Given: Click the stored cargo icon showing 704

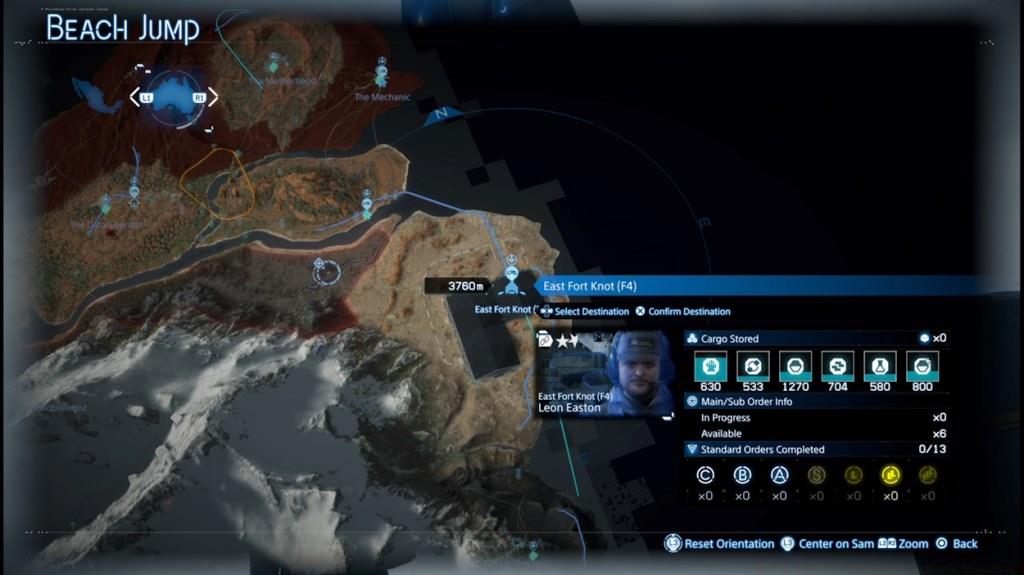Looking at the screenshot, I should [837, 366].
